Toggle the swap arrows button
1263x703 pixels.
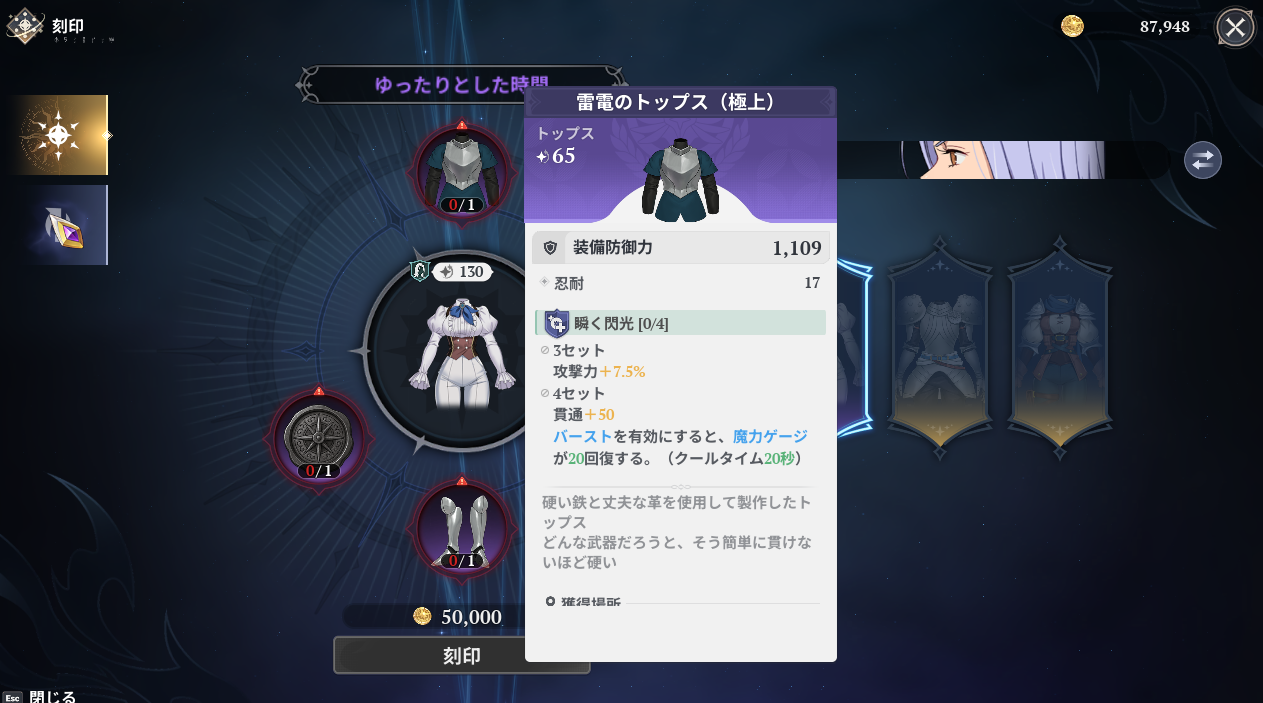1202,160
